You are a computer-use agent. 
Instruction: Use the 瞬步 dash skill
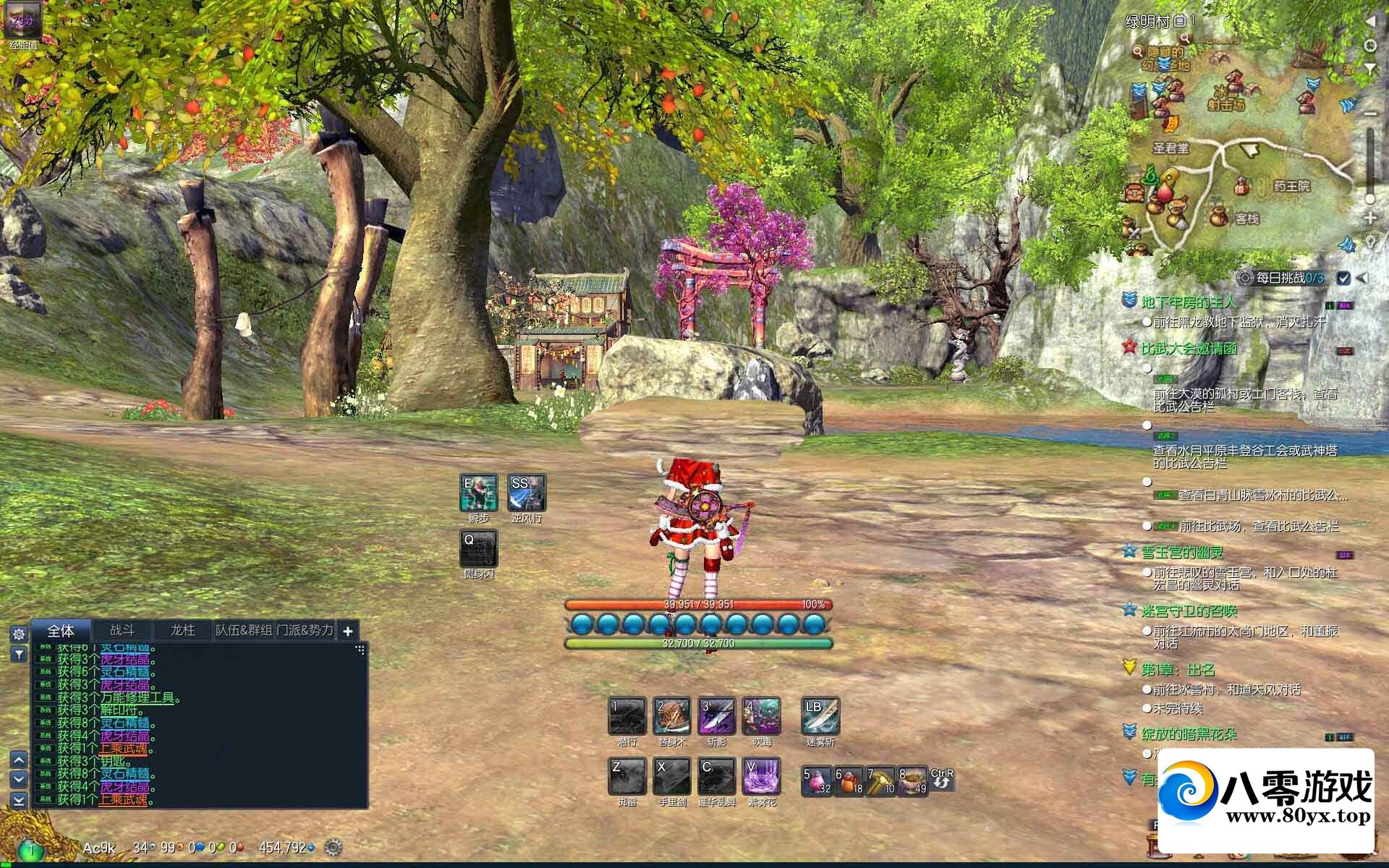click(478, 493)
